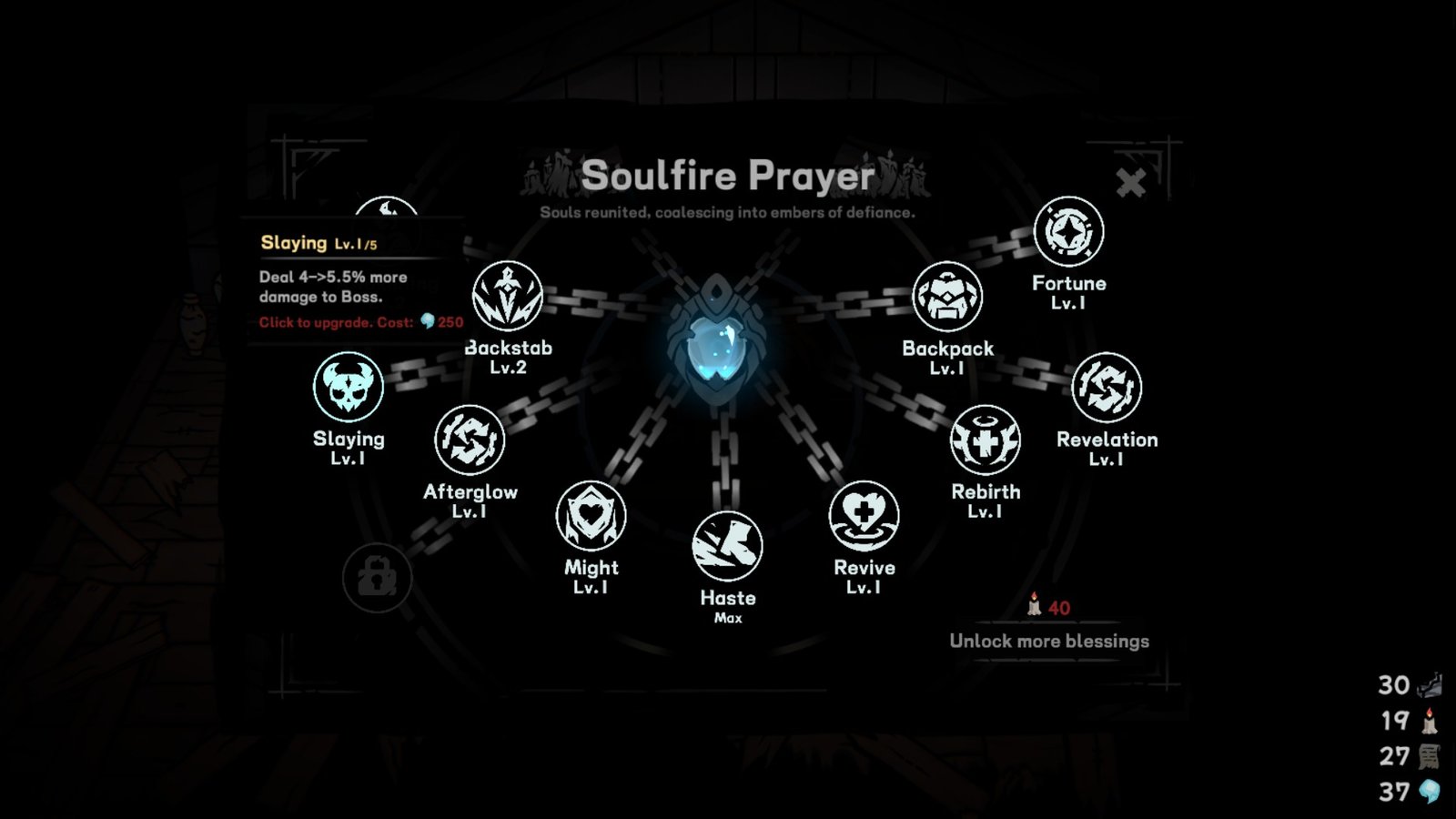The image size is (1456, 819).
Task: Select the Haste boot icon
Action: click(x=726, y=546)
